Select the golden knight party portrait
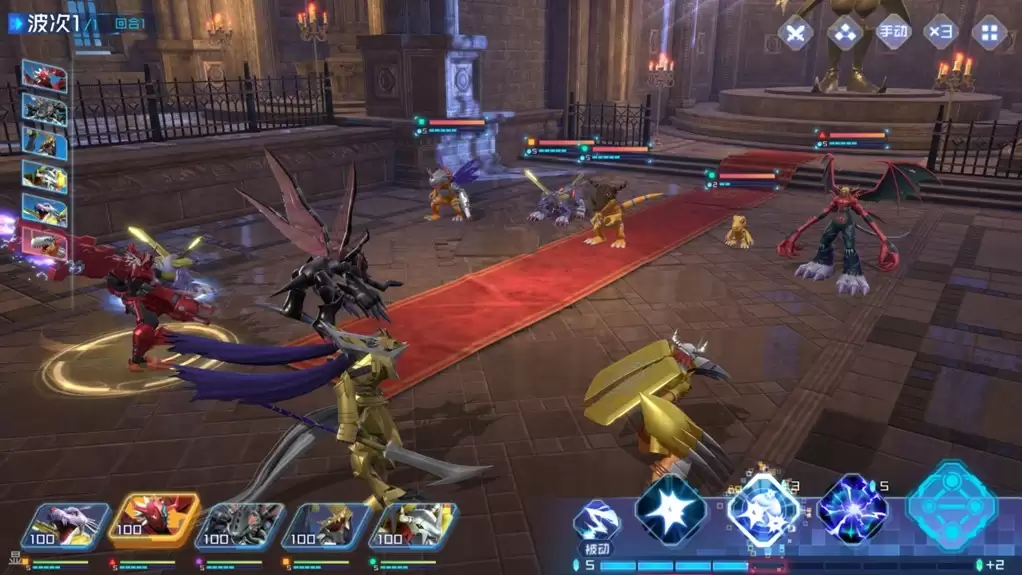The width and height of the screenshot is (1022, 575). [x=326, y=527]
